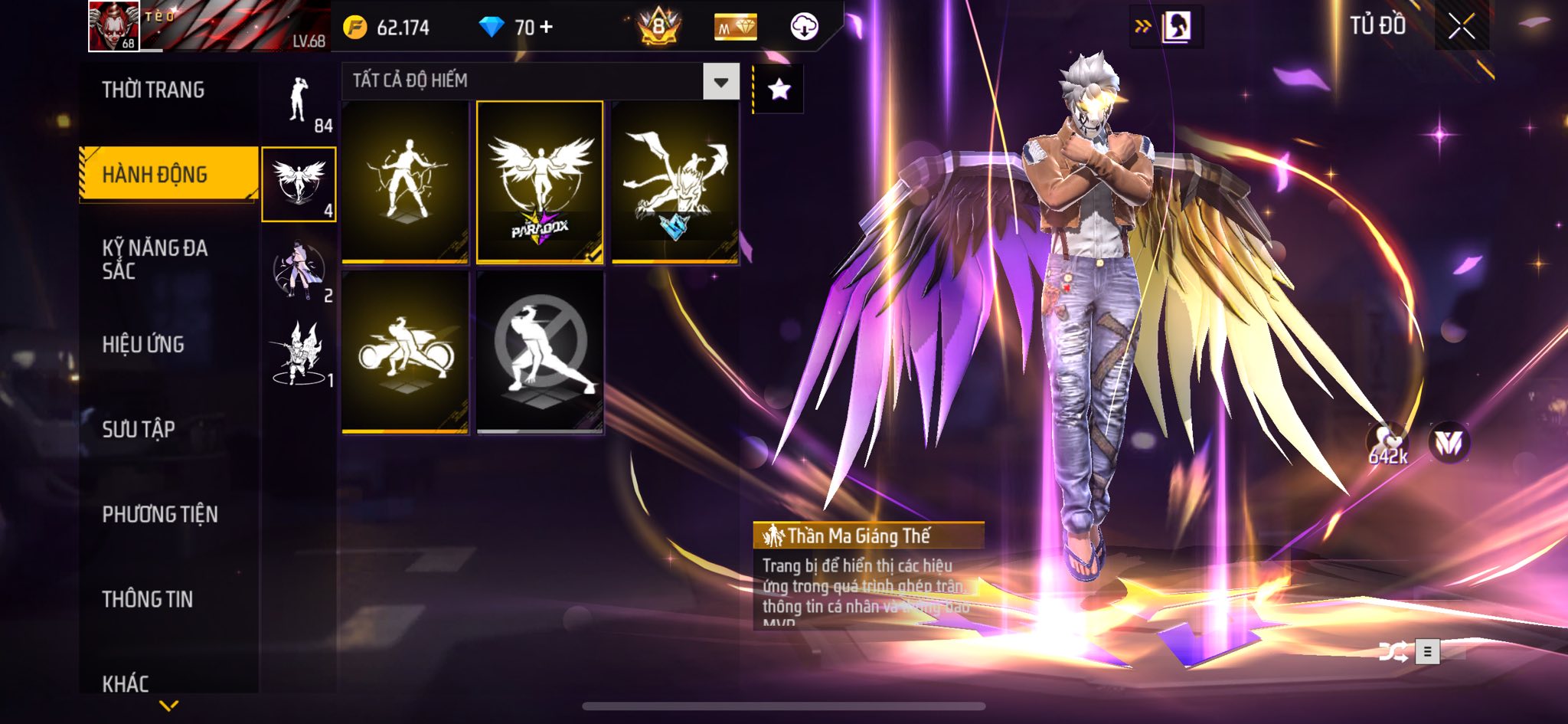This screenshot has height=724, width=1568.
Task: Toggle the star favorites filter
Action: click(779, 90)
